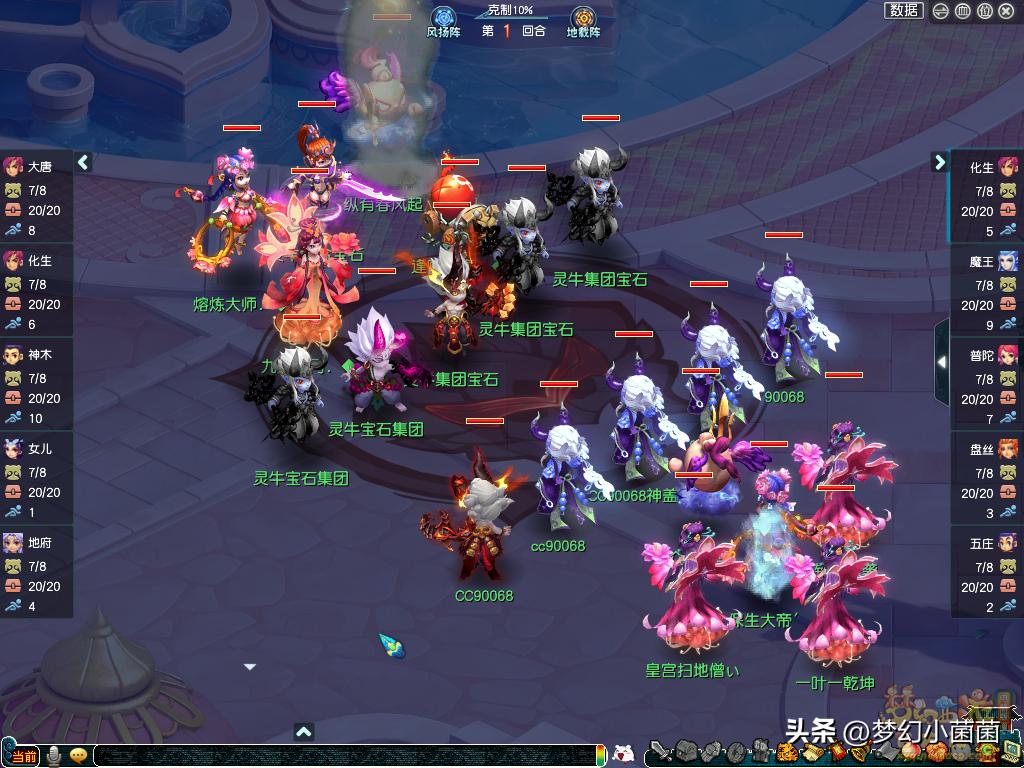Open the 数据 battle data panel

click(x=904, y=10)
